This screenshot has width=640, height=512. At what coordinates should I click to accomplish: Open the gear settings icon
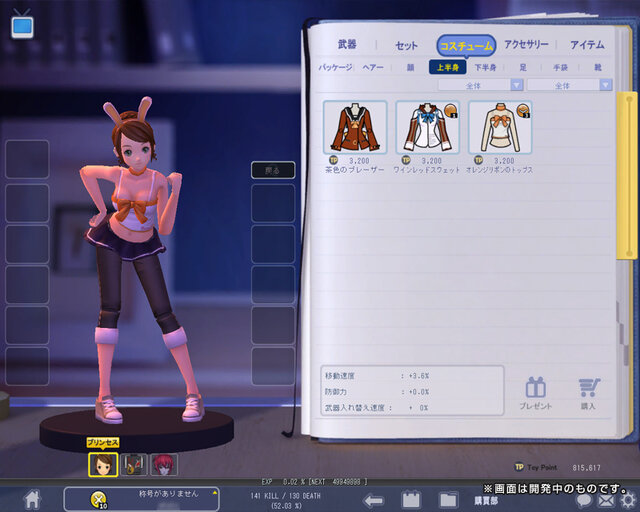tap(627, 500)
